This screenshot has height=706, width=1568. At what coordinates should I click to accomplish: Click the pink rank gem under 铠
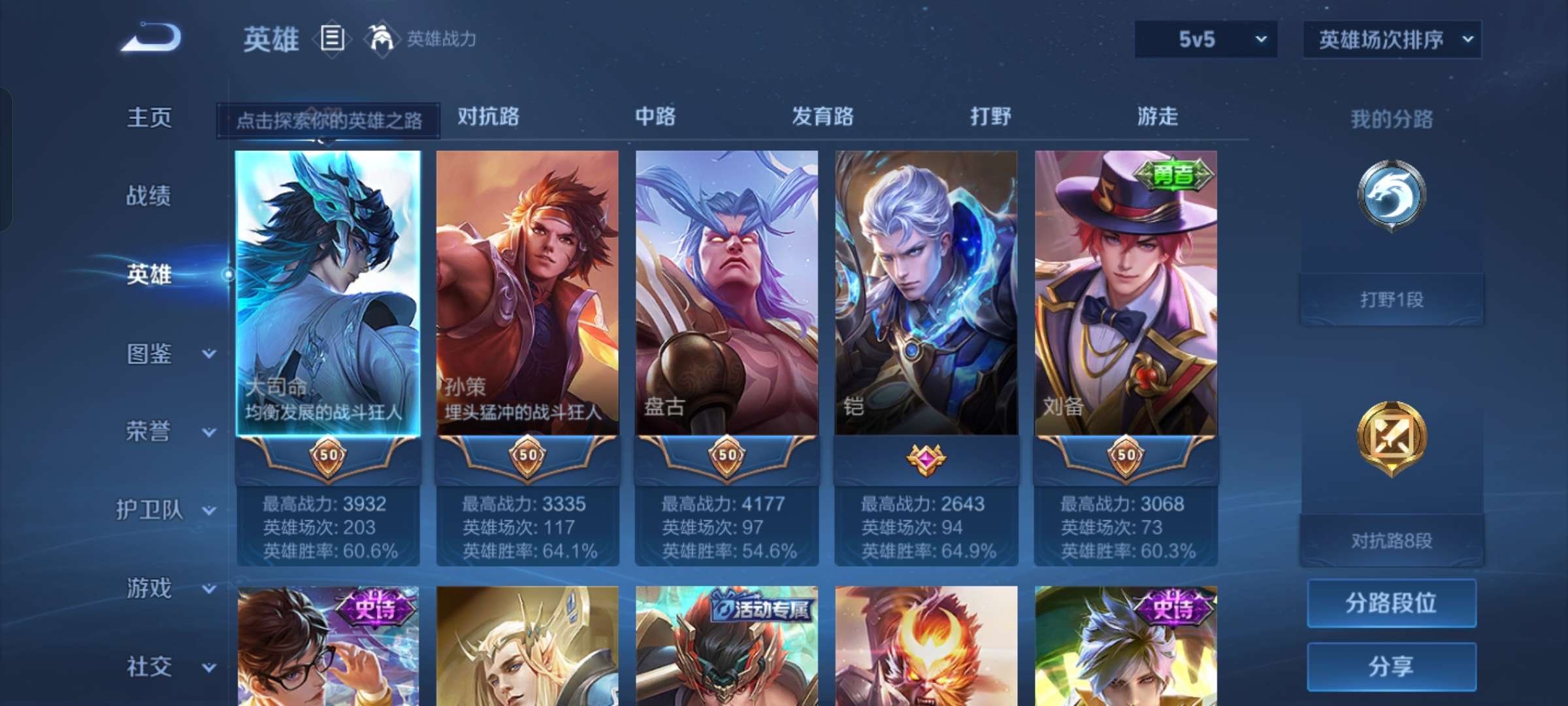pos(926,458)
